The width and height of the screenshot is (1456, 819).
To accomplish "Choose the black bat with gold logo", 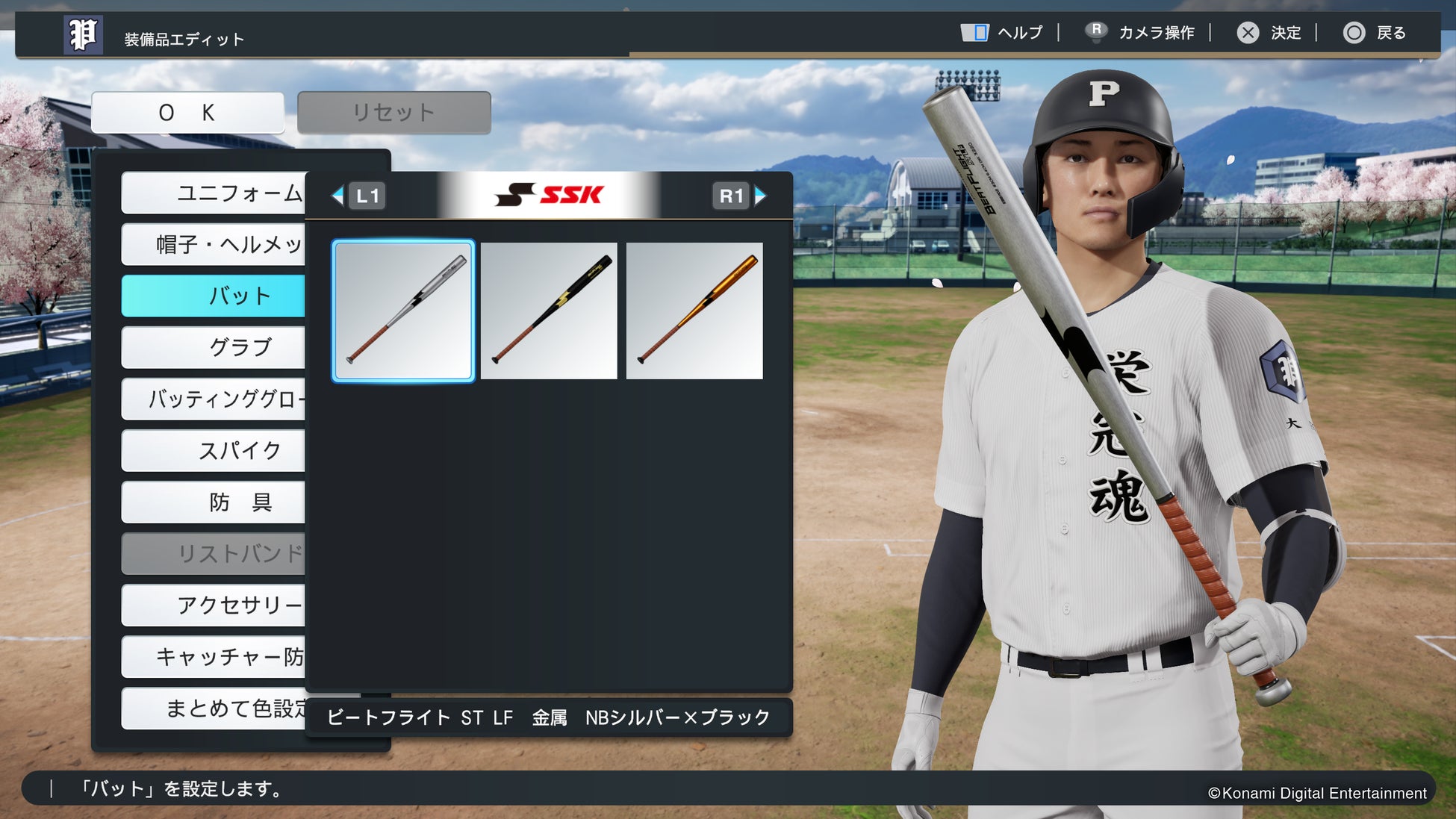I will coord(549,311).
